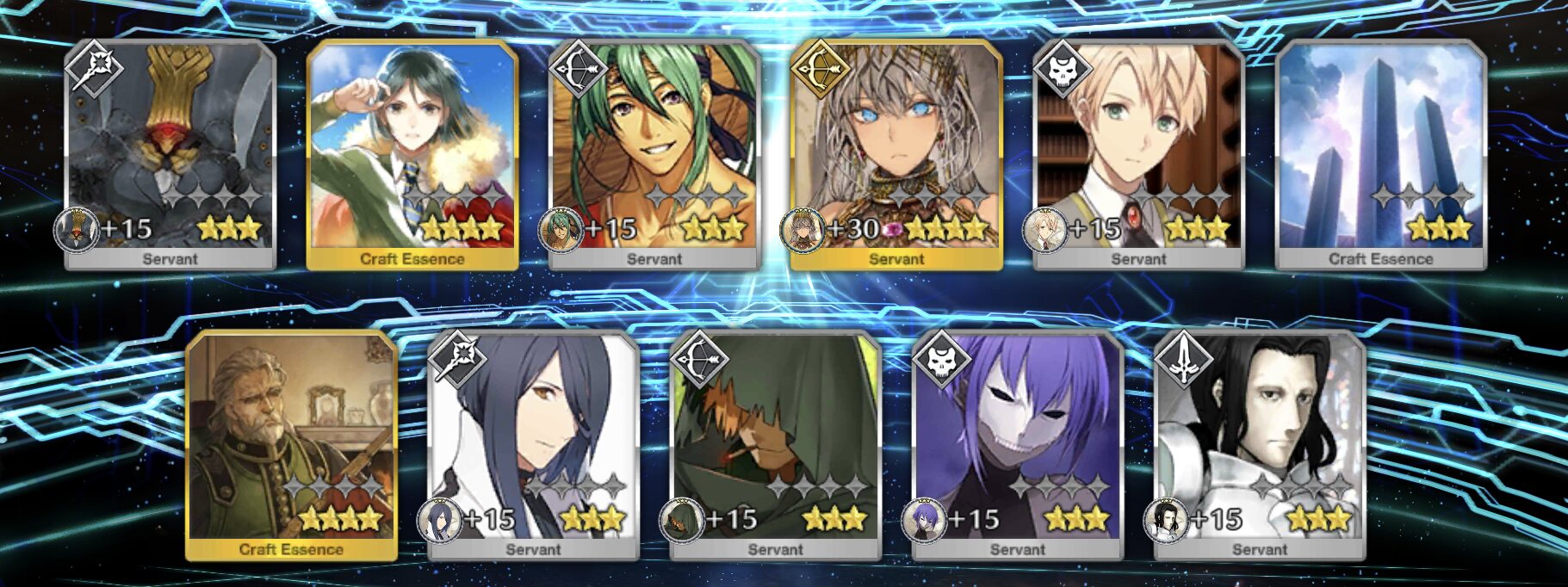Open the saluting green-haired girl Craft Essence card
1568x587 pixels.
pos(412,153)
